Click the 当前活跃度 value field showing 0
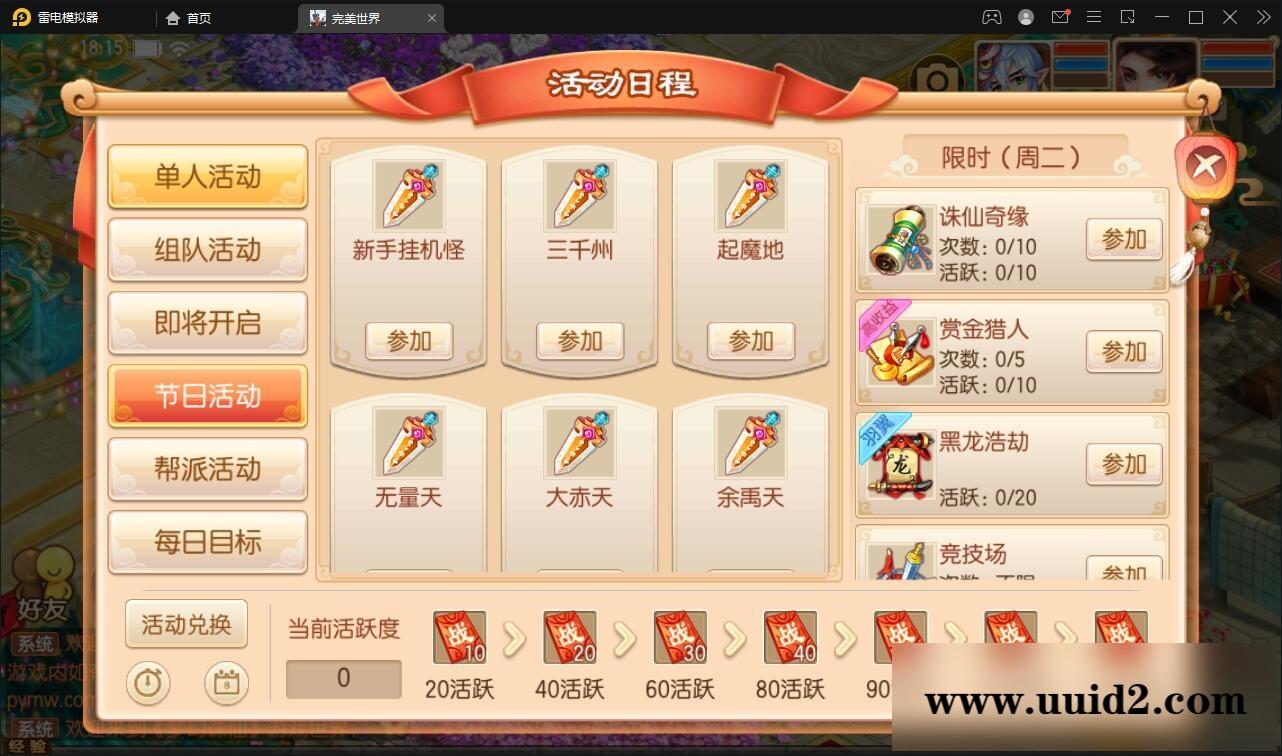The image size is (1282, 756). [343, 678]
